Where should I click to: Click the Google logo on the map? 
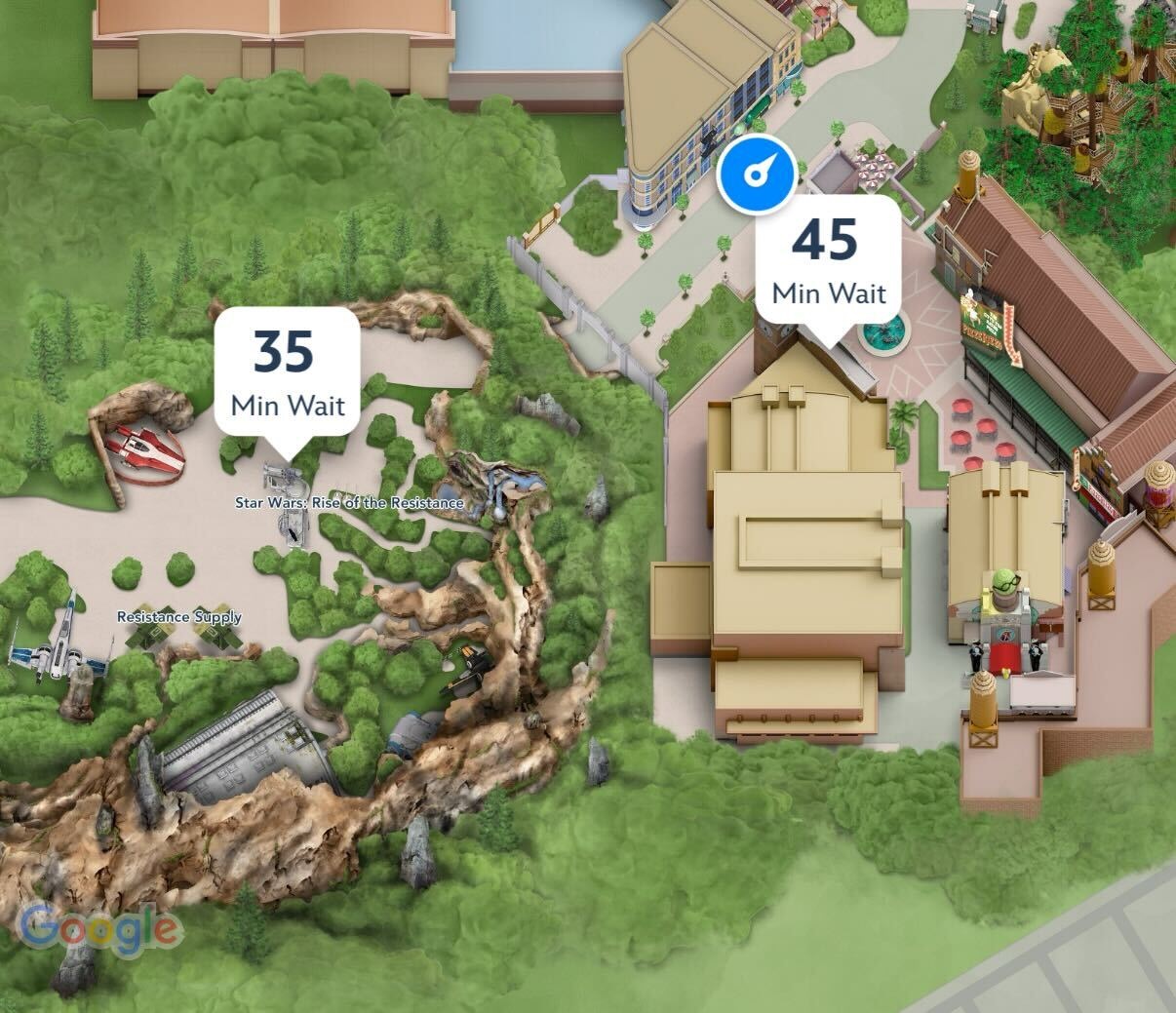click(100, 928)
